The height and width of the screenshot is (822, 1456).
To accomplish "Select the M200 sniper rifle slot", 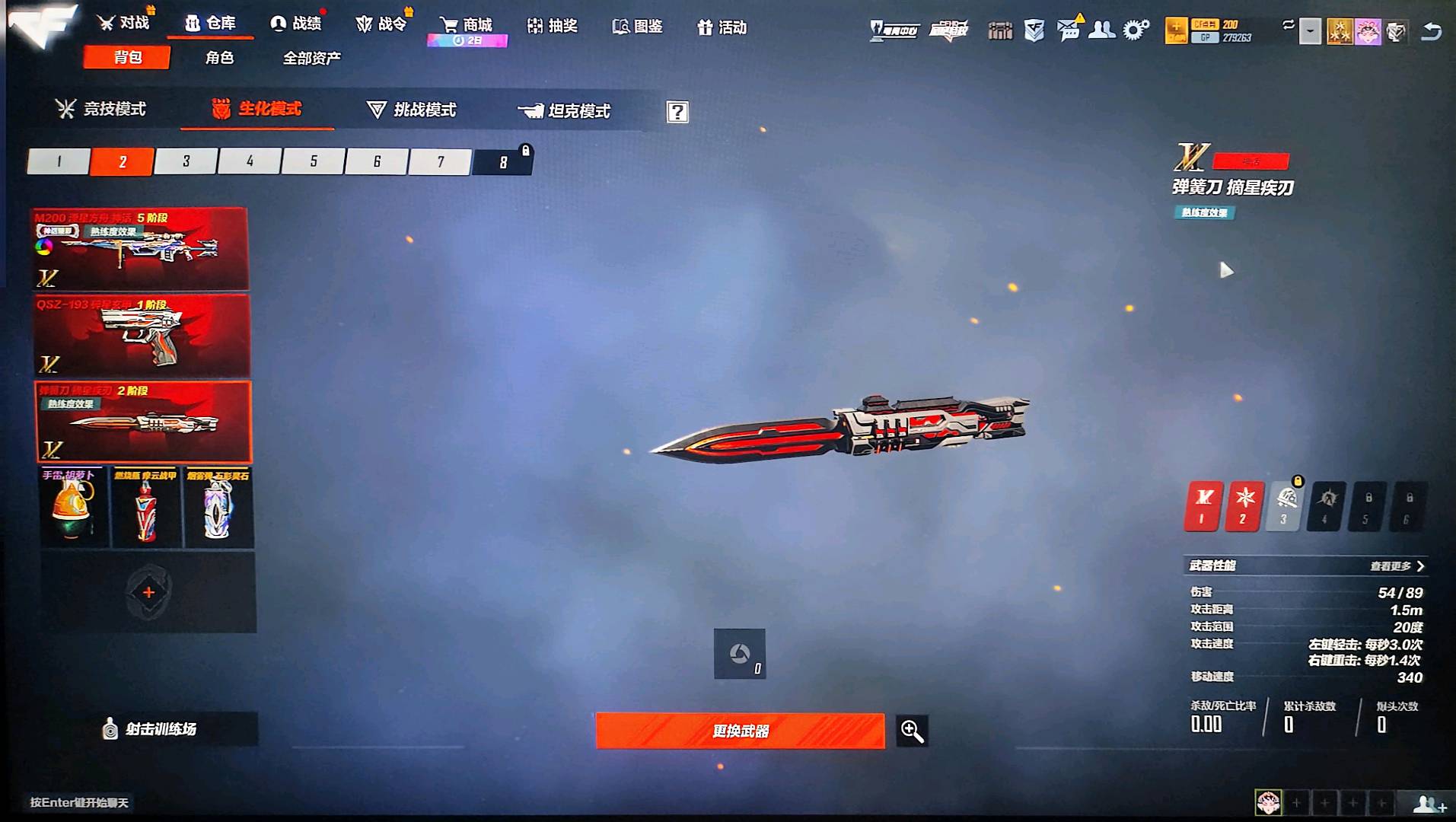I will coord(141,249).
